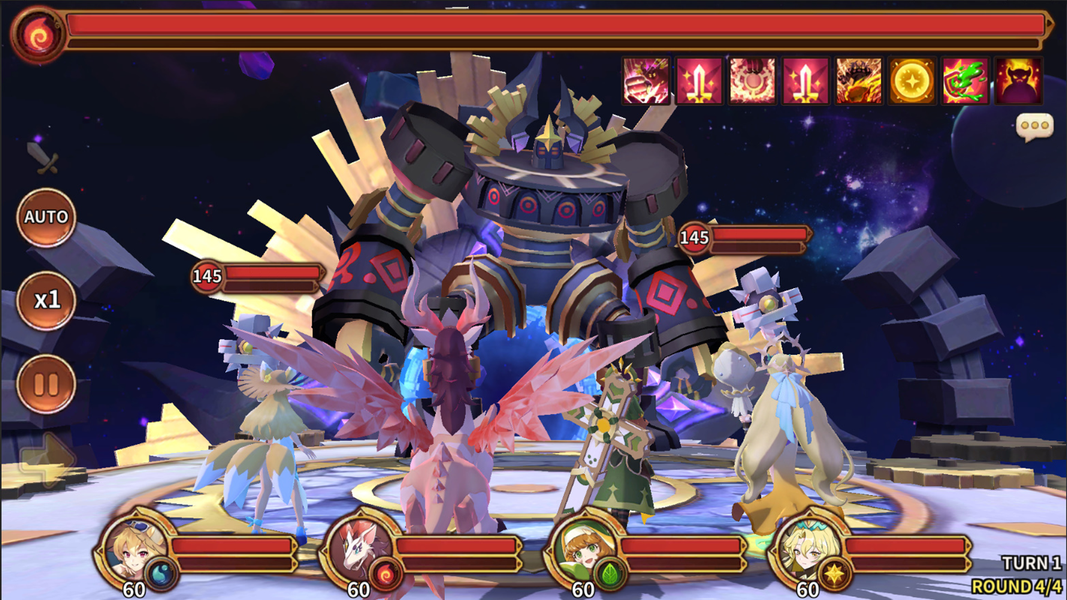The image size is (1067, 600).
Task: Change the x1 battle speed
Action: pos(46,300)
